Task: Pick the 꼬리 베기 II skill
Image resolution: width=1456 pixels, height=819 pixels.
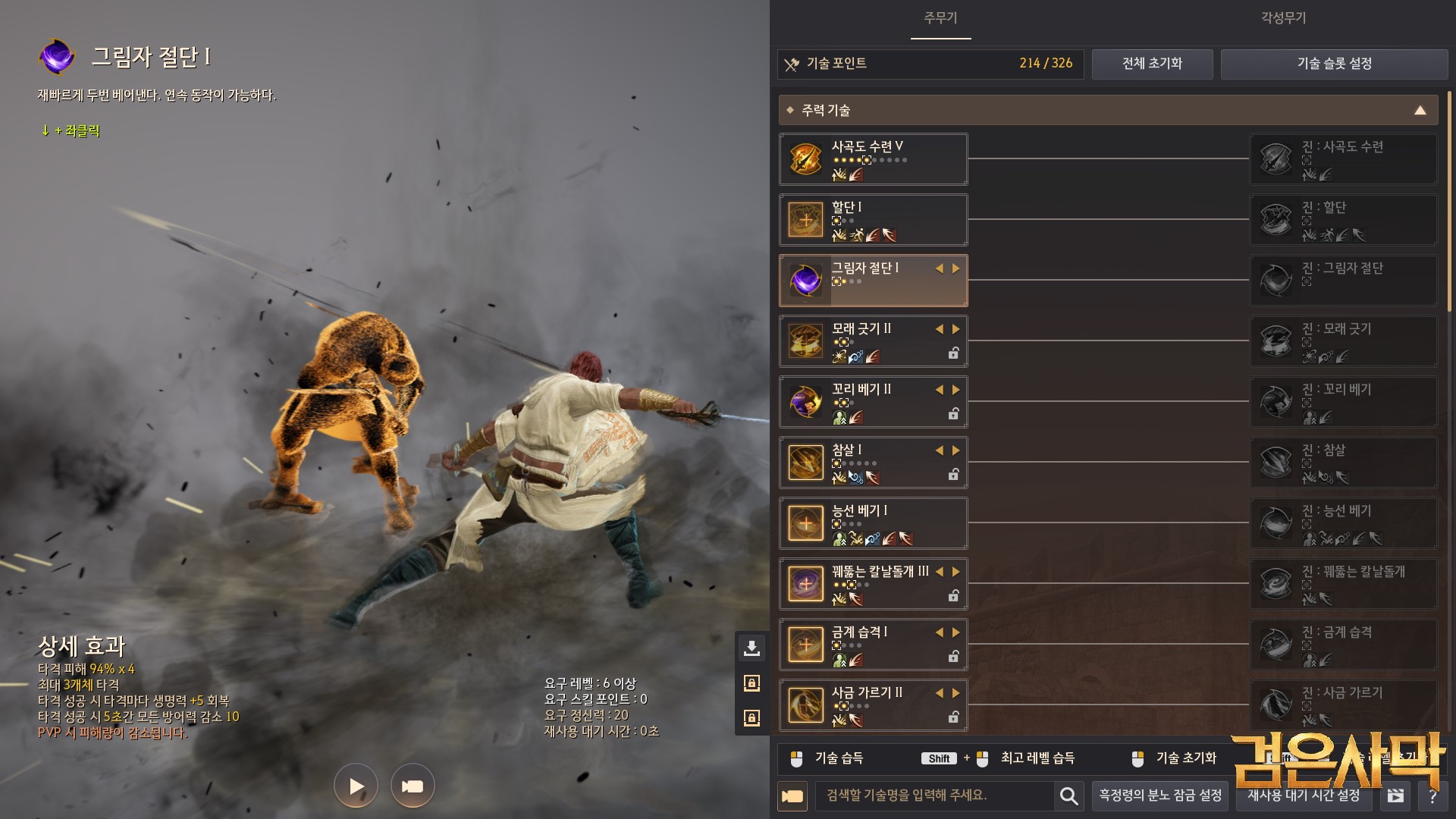Action: (873, 402)
